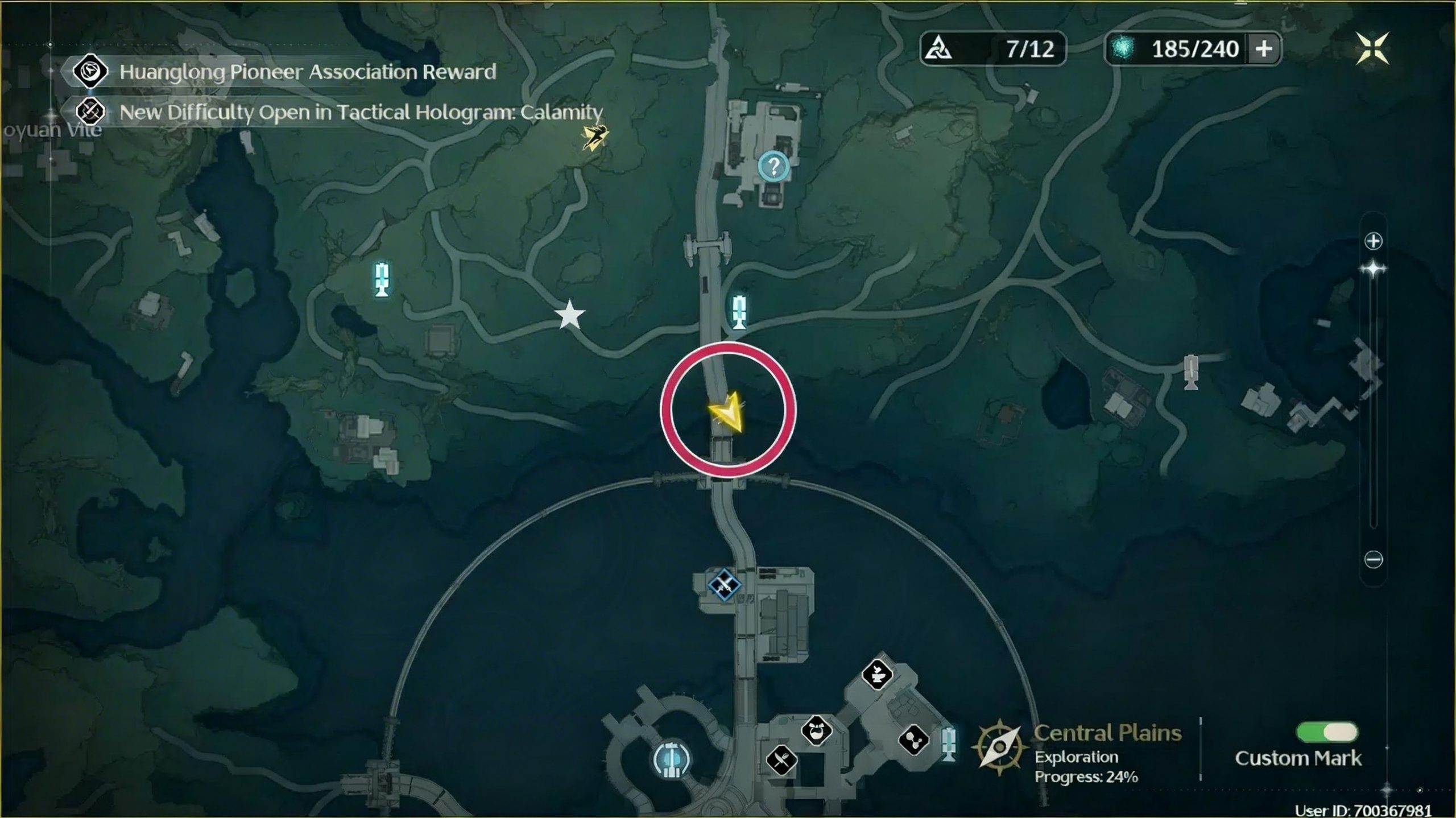Select the glowing Resonance Nexus marker

tap(672, 759)
